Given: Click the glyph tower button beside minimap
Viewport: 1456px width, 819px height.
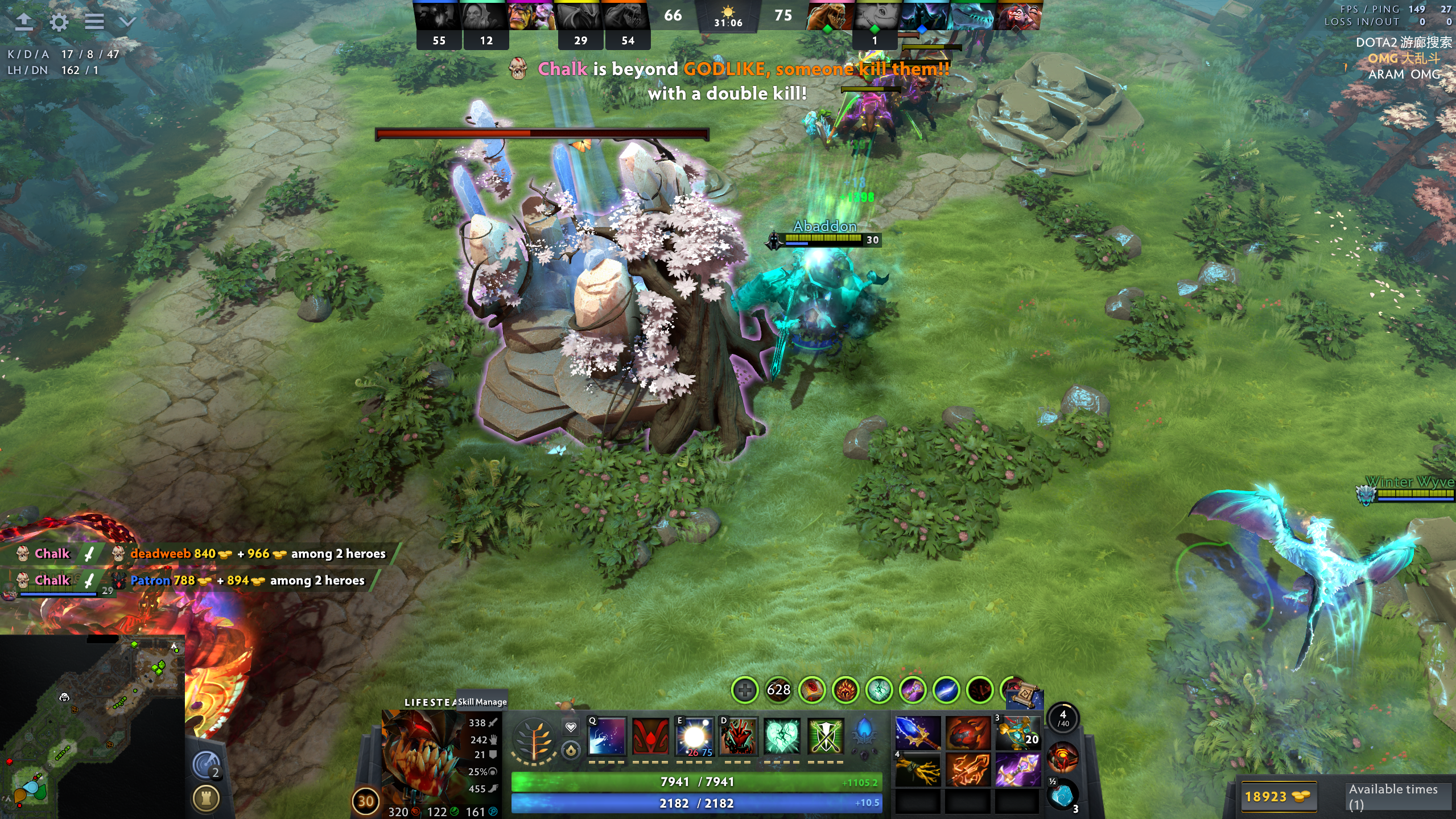Looking at the screenshot, I should tap(206, 799).
